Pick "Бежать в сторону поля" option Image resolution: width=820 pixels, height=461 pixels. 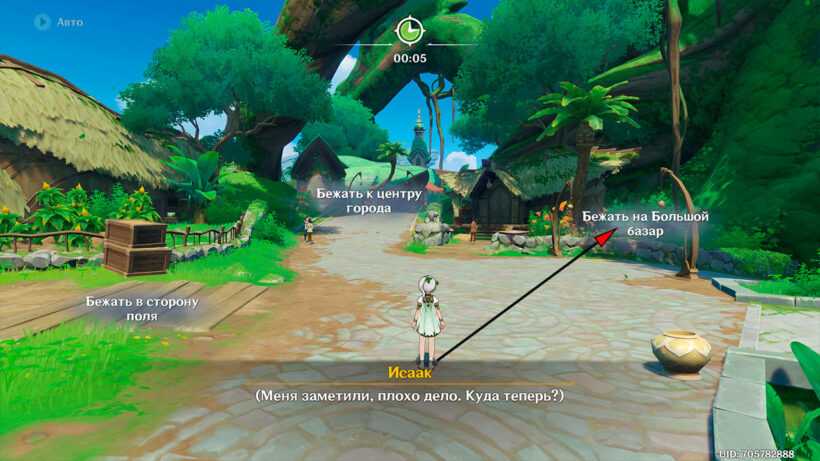pyautogui.click(x=141, y=308)
